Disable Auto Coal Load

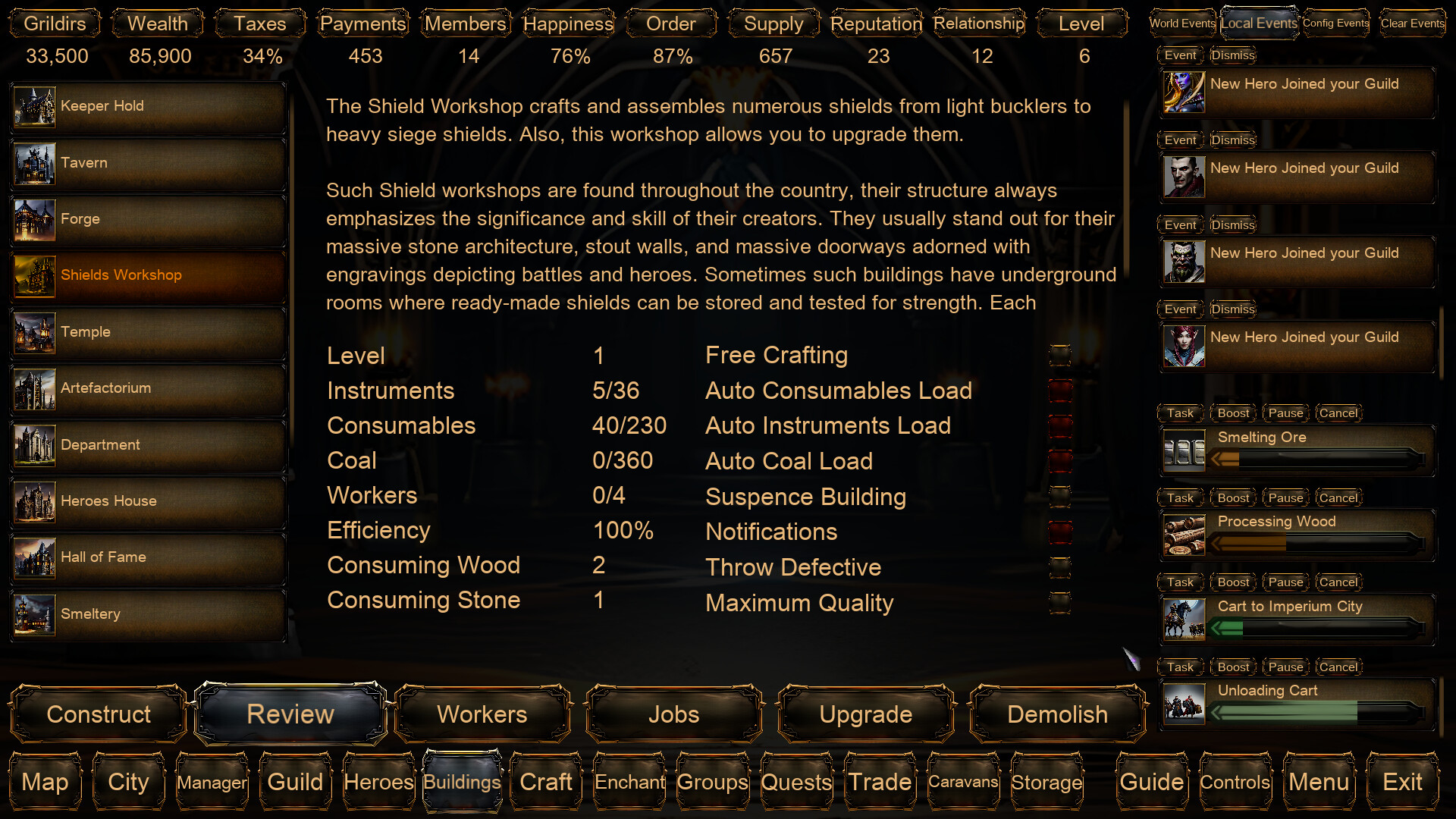point(1059,461)
